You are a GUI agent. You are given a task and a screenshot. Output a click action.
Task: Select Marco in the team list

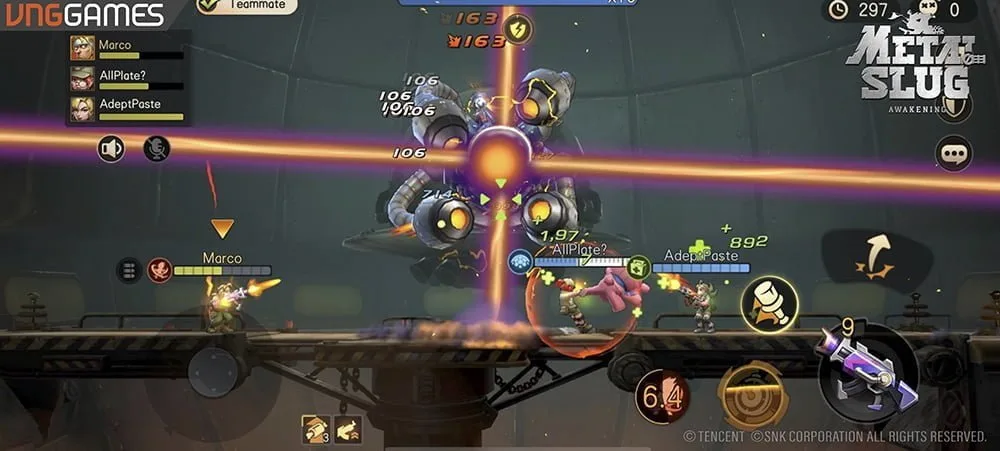[126, 47]
